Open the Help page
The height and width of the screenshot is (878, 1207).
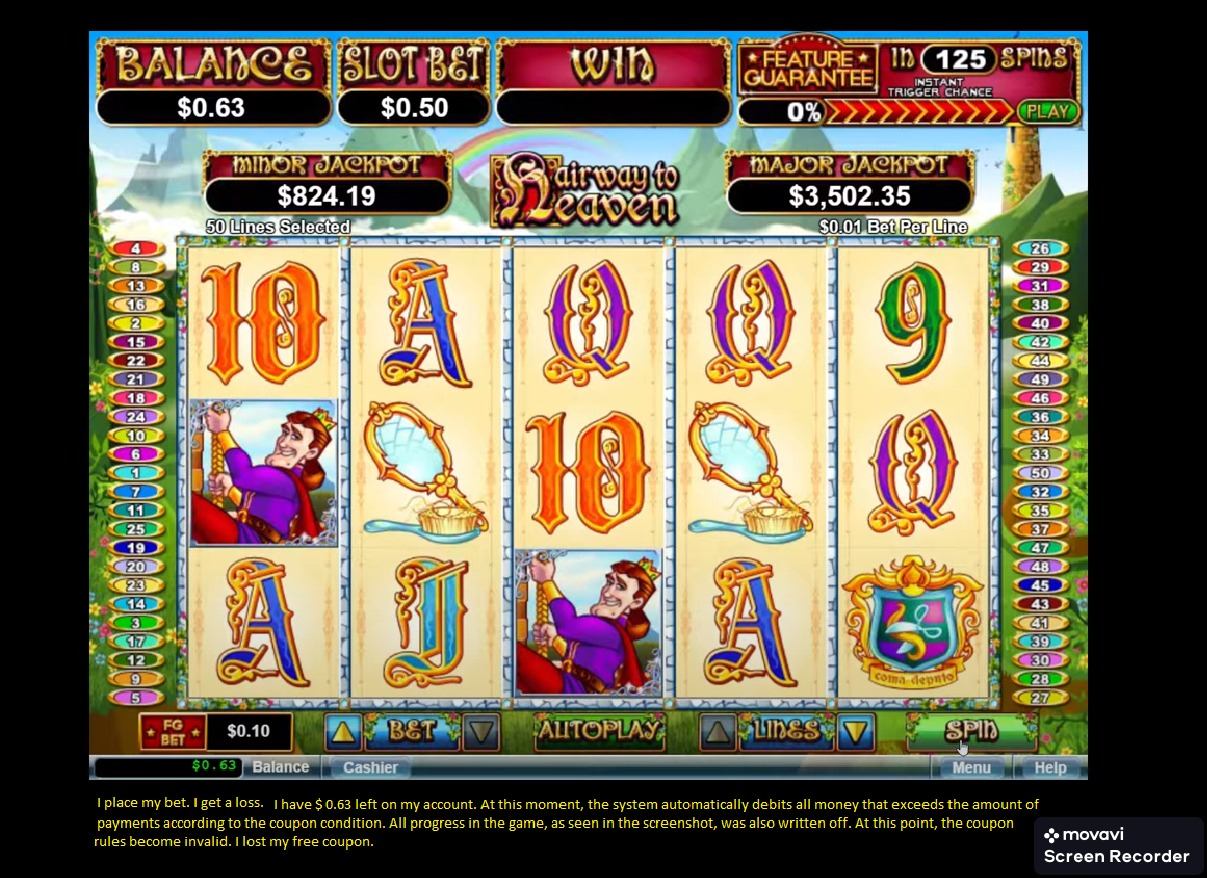tap(1049, 767)
